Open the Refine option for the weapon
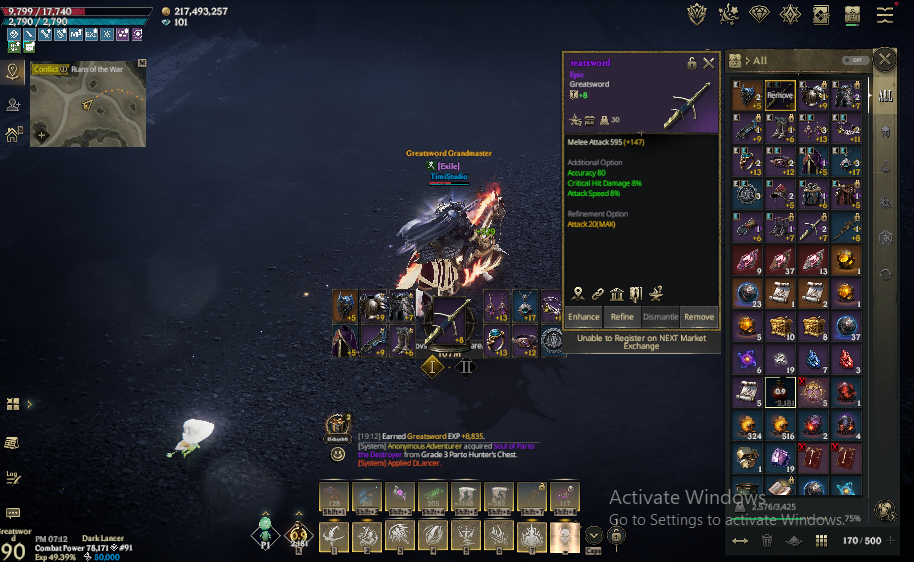Viewport: 914px width, 562px height. coord(622,317)
